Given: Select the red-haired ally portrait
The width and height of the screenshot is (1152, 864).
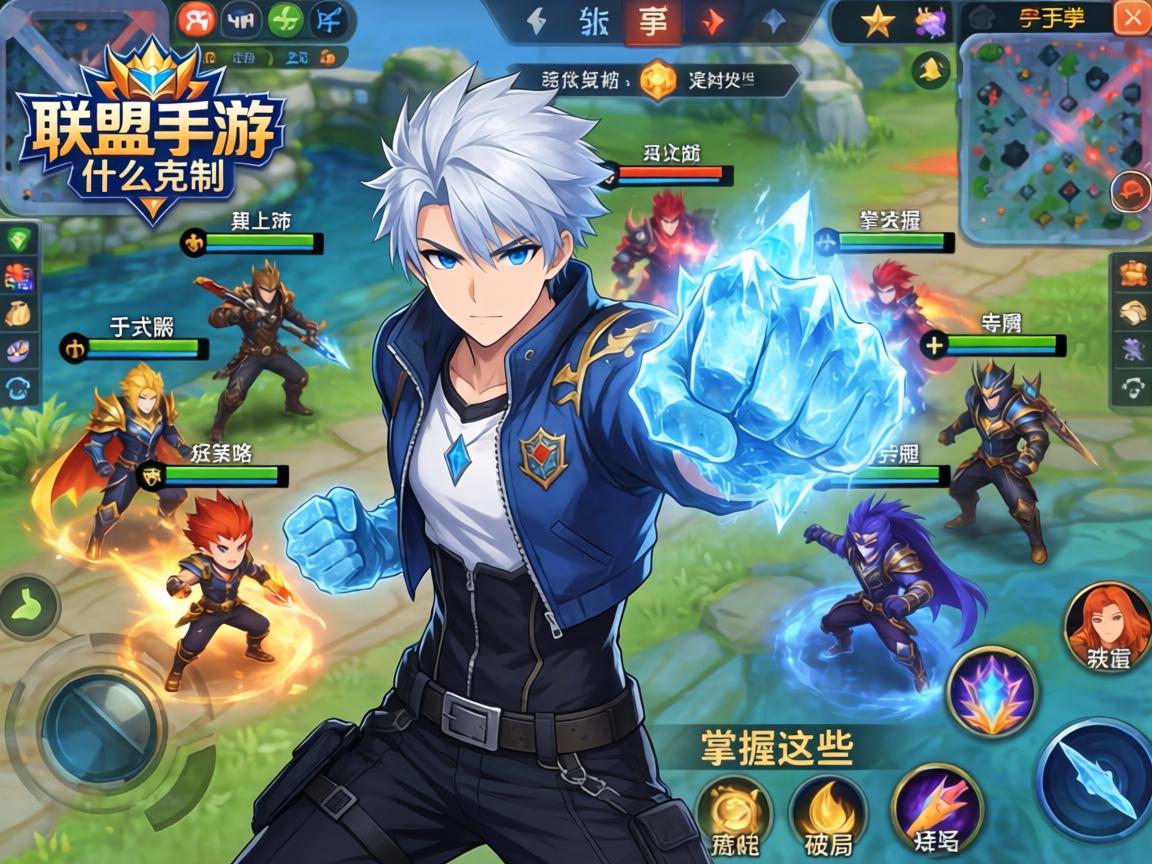Looking at the screenshot, I should [x=1106, y=630].
